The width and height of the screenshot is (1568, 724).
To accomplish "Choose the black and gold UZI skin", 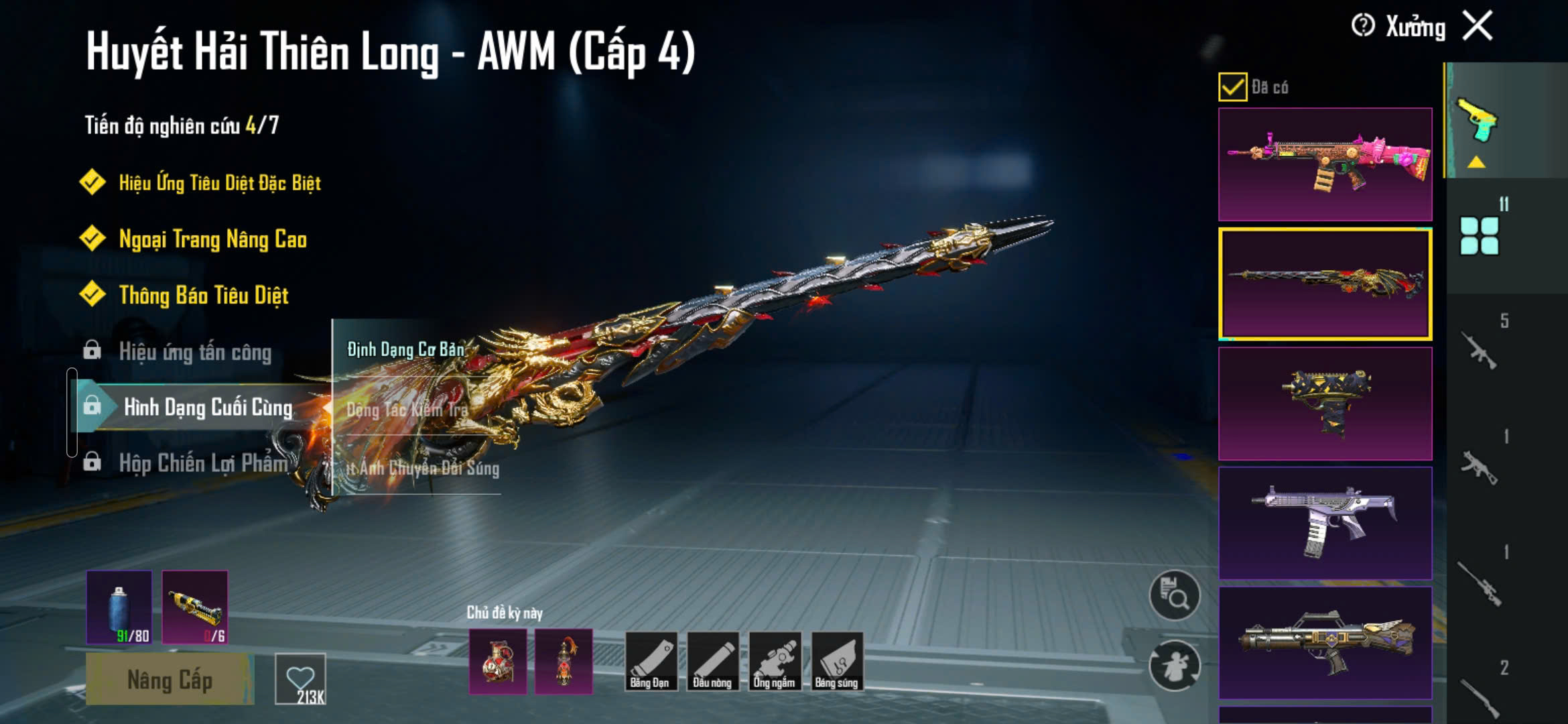I will pyautogui.click(x=1325, y=404).
